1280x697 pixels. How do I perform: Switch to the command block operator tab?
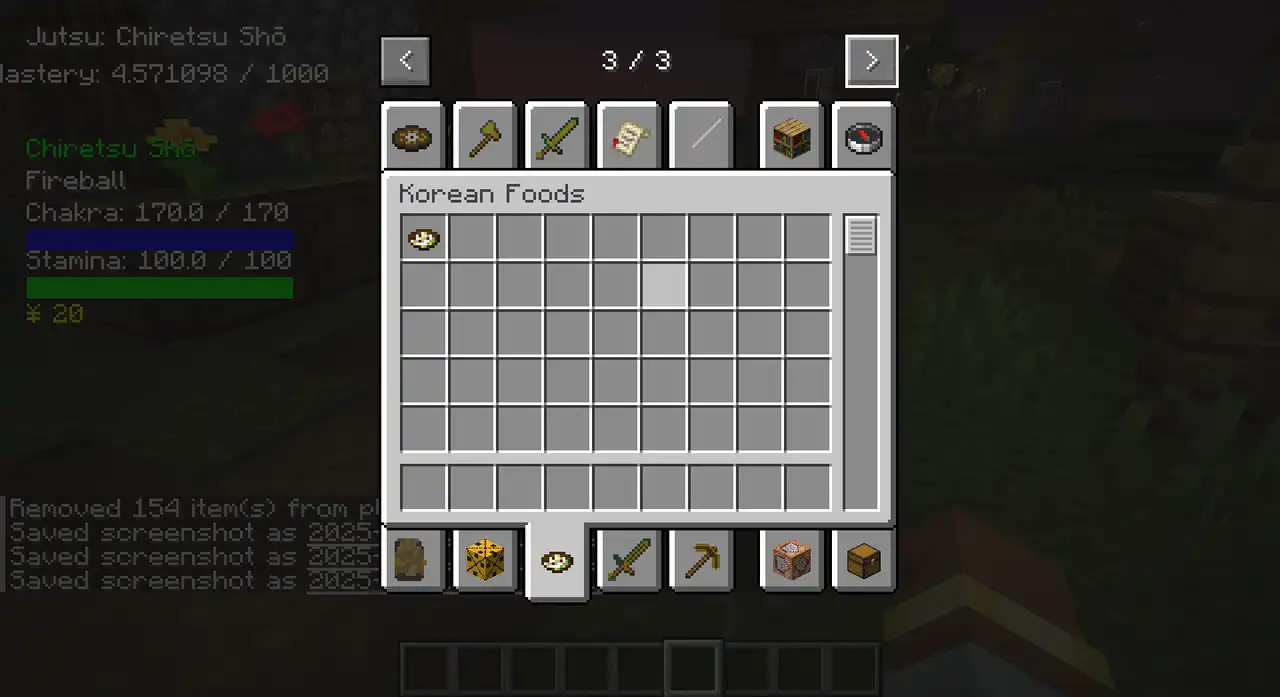coord(791,560)
